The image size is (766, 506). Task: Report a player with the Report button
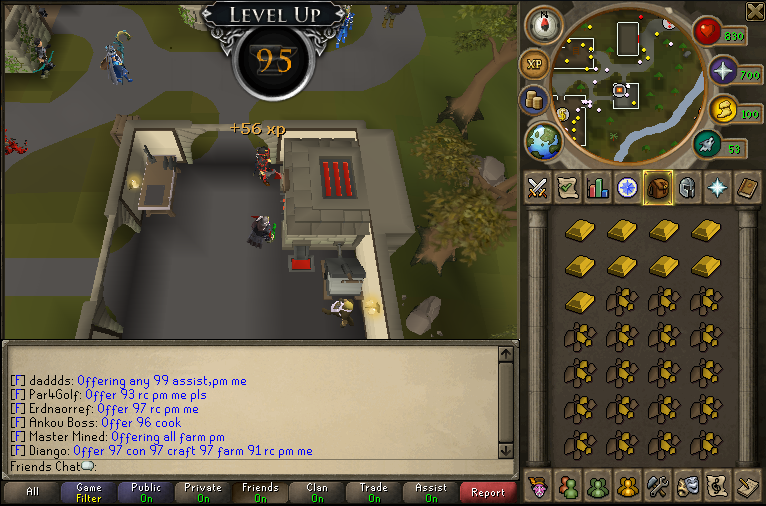click(488, 492)
